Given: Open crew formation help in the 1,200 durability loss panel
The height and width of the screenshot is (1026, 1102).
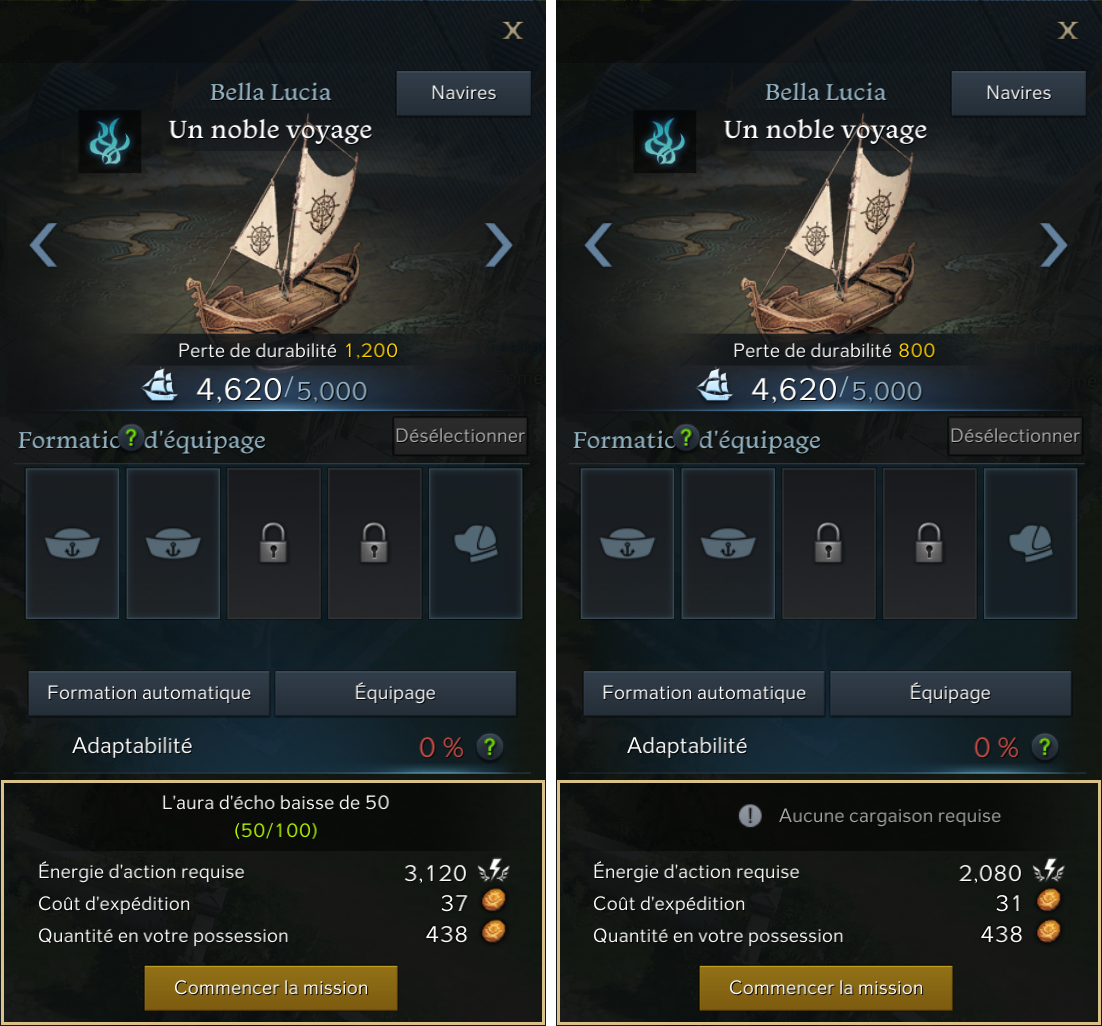Looking at the screenshot, I should 131,438.
